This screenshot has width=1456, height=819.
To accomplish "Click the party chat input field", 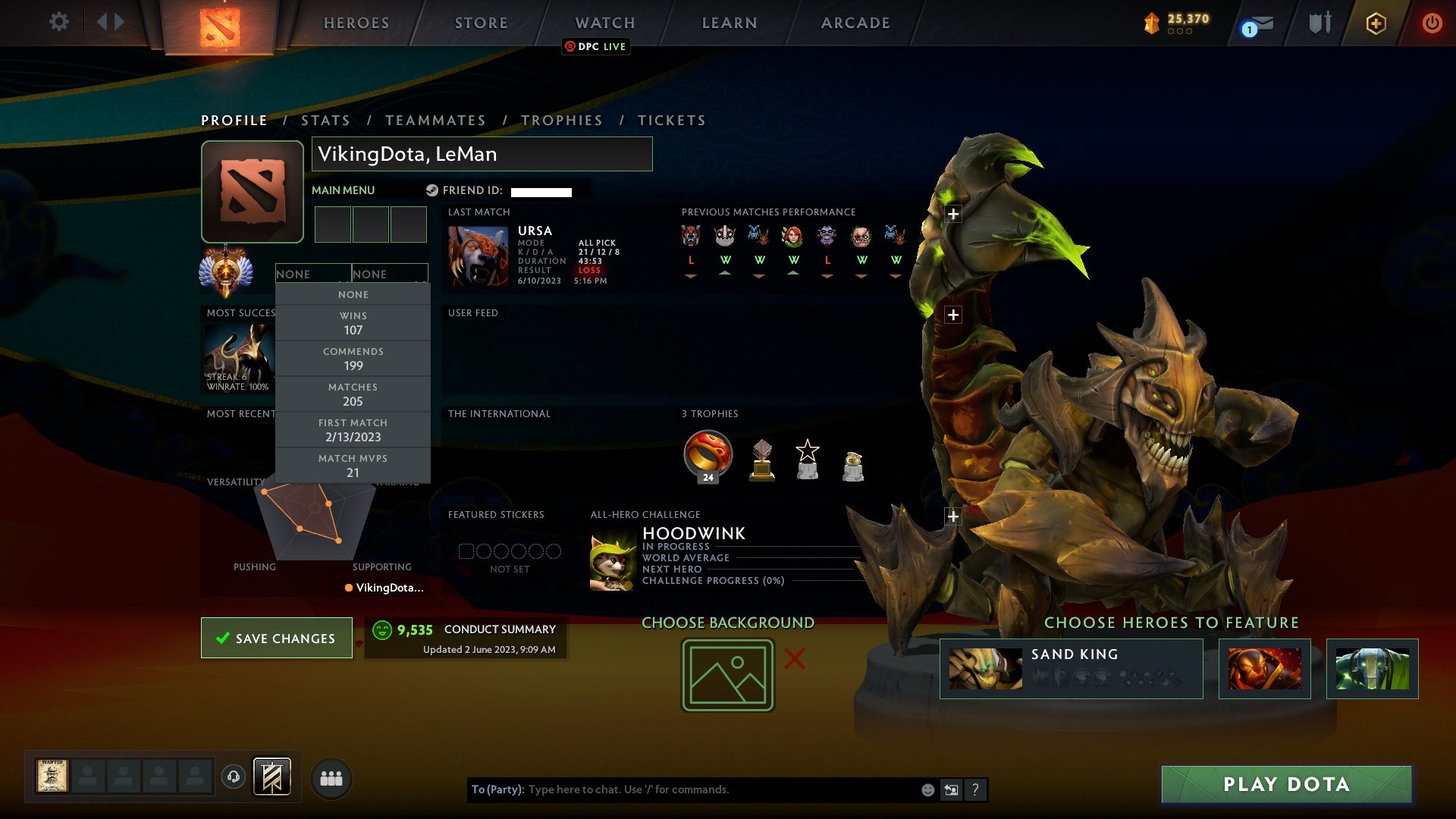I will pos(682,789).
